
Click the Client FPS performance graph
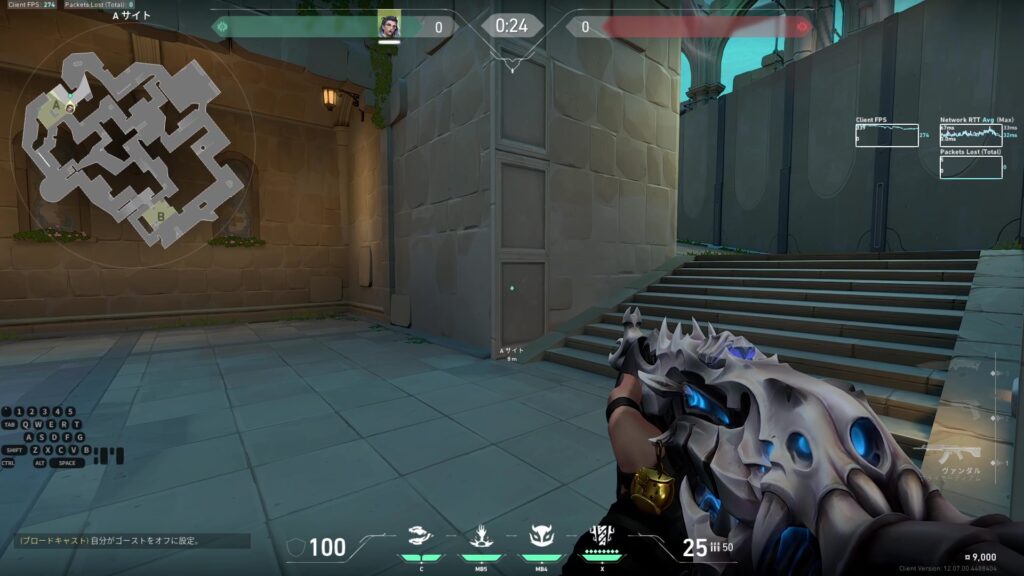pyautogui.click(x=886, y=135)
